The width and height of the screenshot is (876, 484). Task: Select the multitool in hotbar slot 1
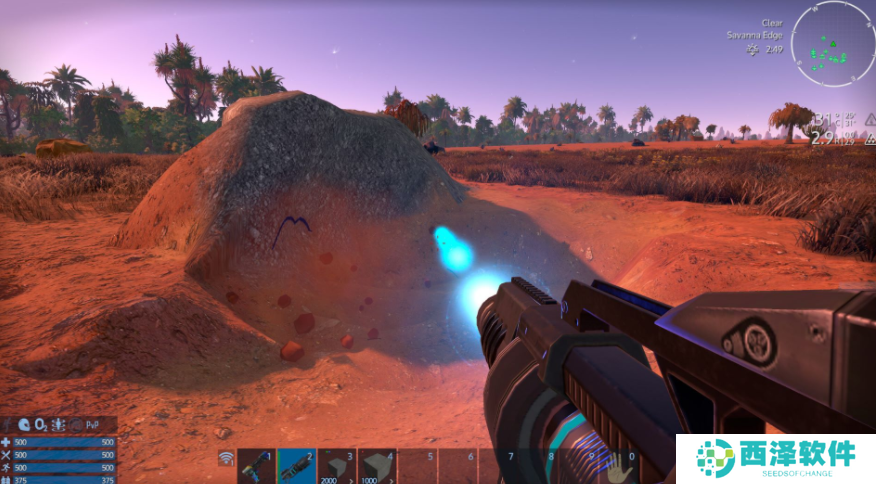(x=256, y=466)
